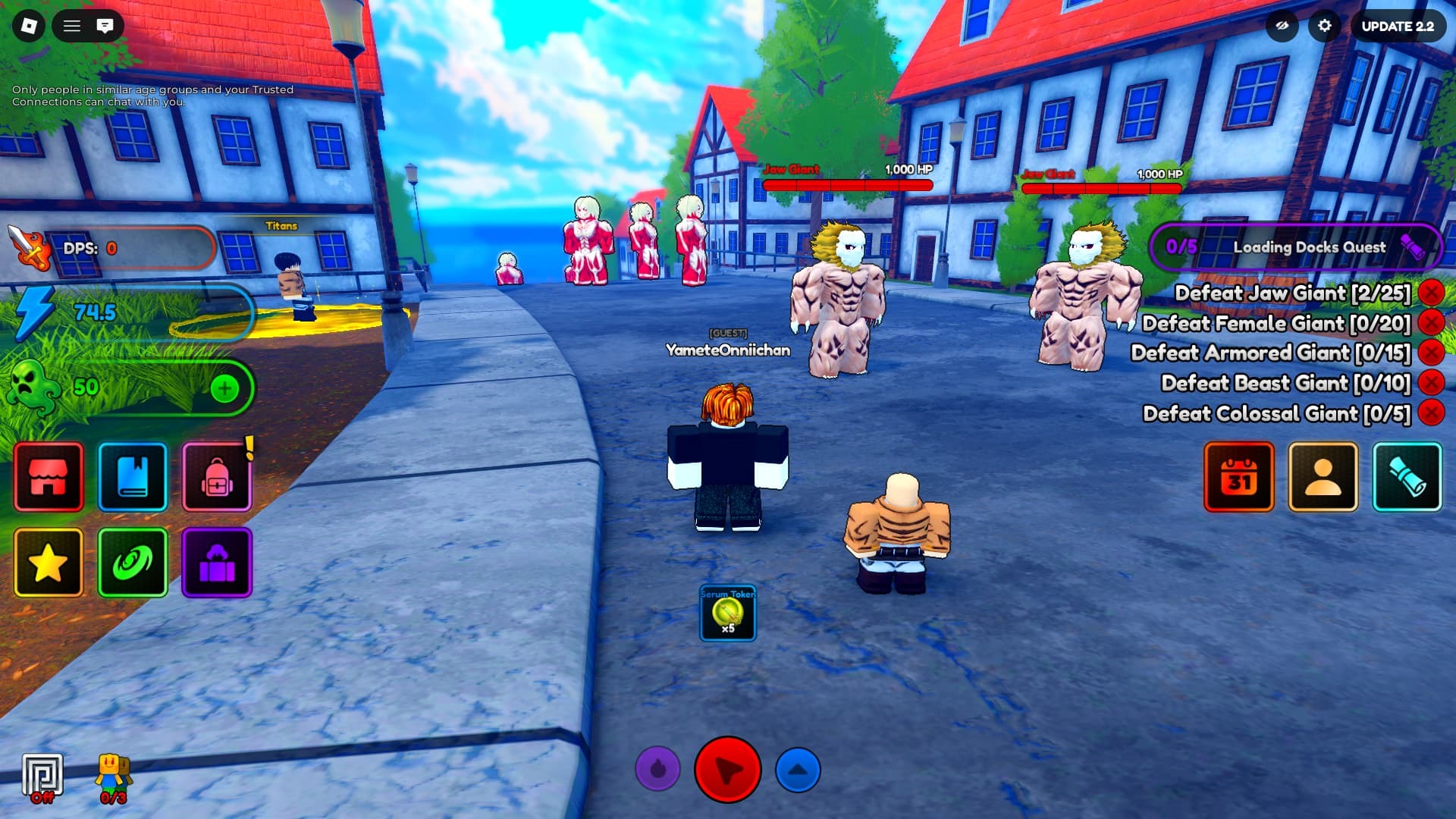Open the teal scroll quests menu
This screenshot has height=819, width=1456.
[x=1407, y=477]
